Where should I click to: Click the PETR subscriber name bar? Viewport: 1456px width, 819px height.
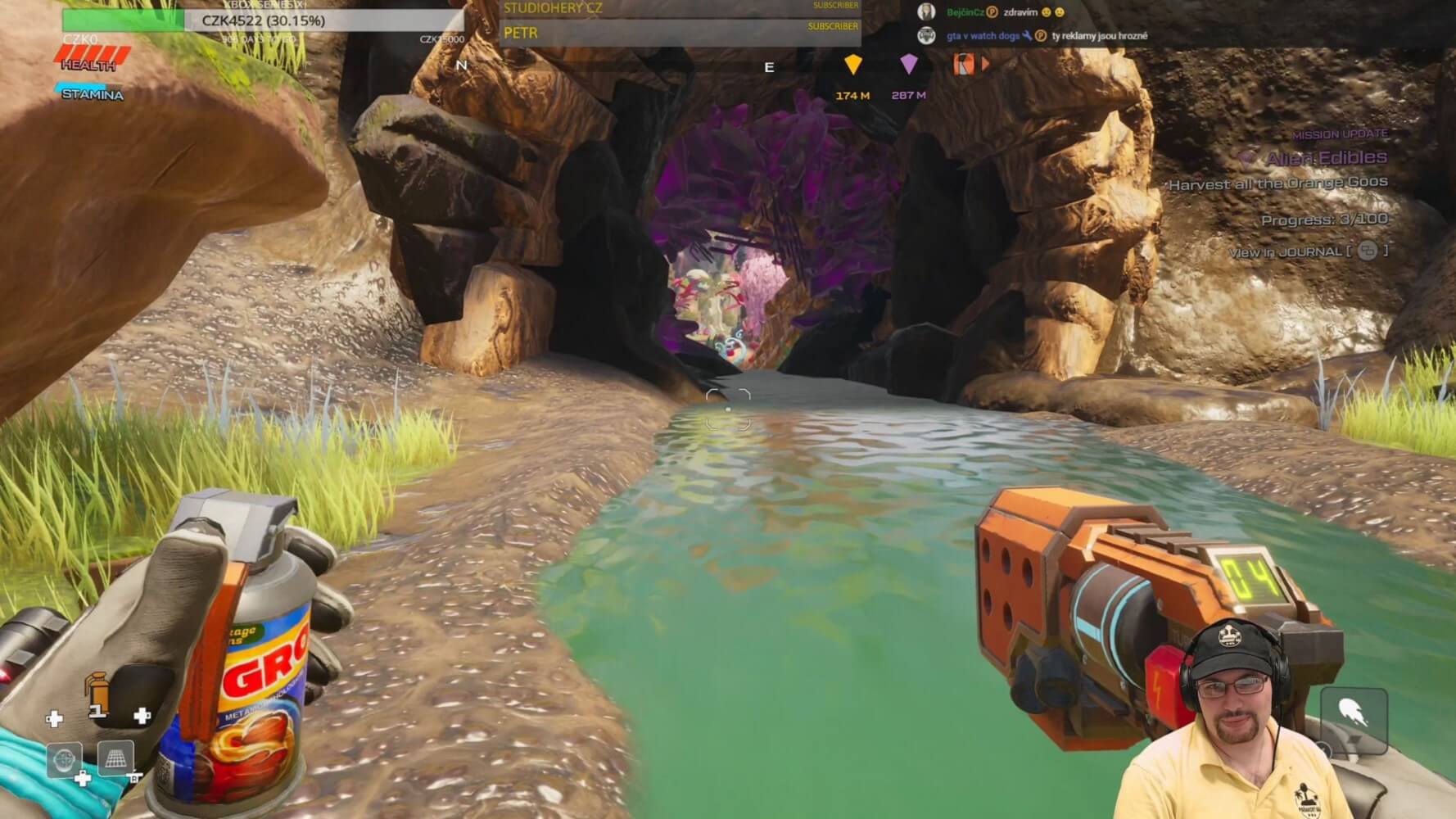pos(680,34)
